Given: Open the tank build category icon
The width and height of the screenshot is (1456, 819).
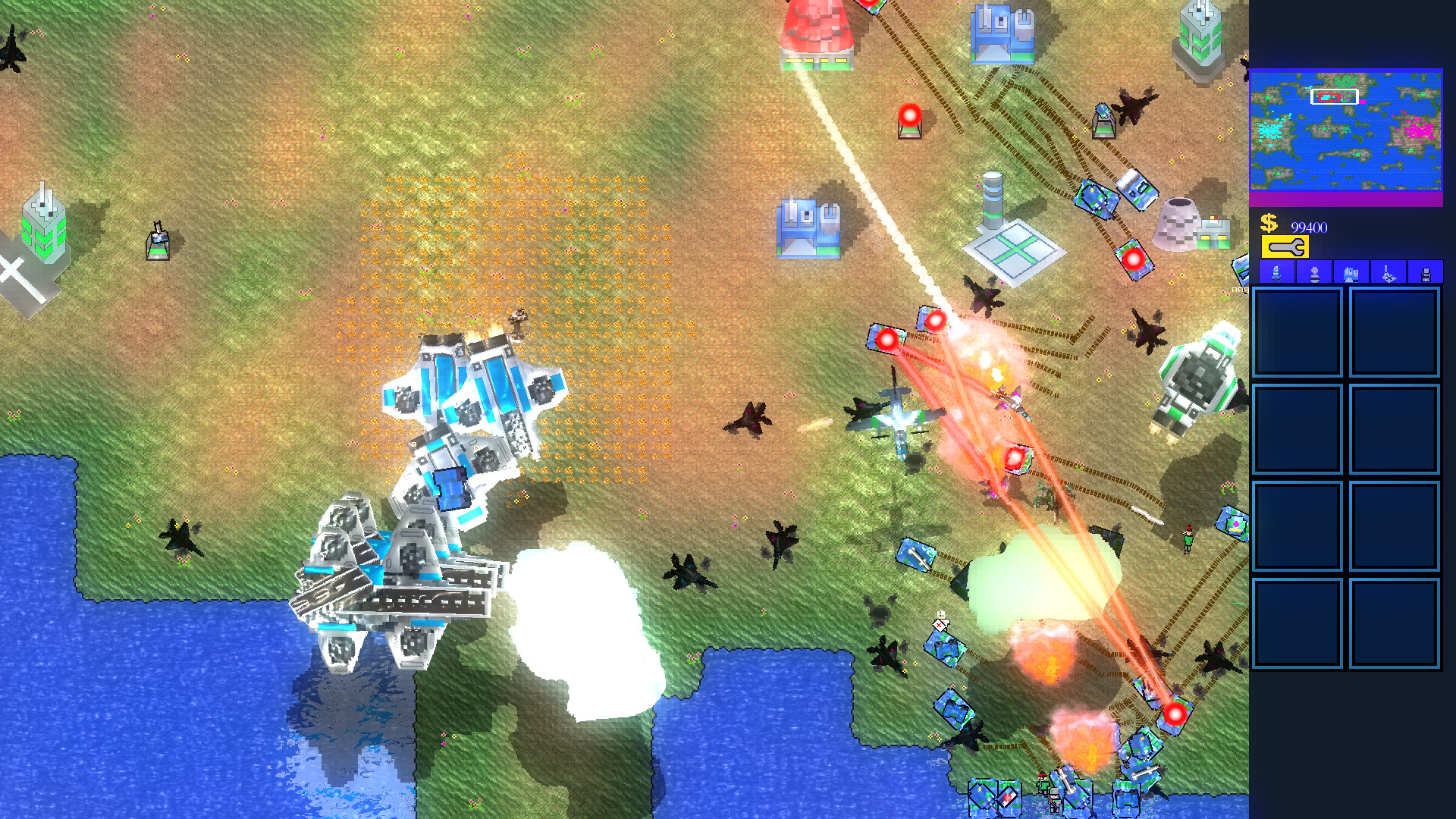Looking at the screenshot, I should [1351, 272].
